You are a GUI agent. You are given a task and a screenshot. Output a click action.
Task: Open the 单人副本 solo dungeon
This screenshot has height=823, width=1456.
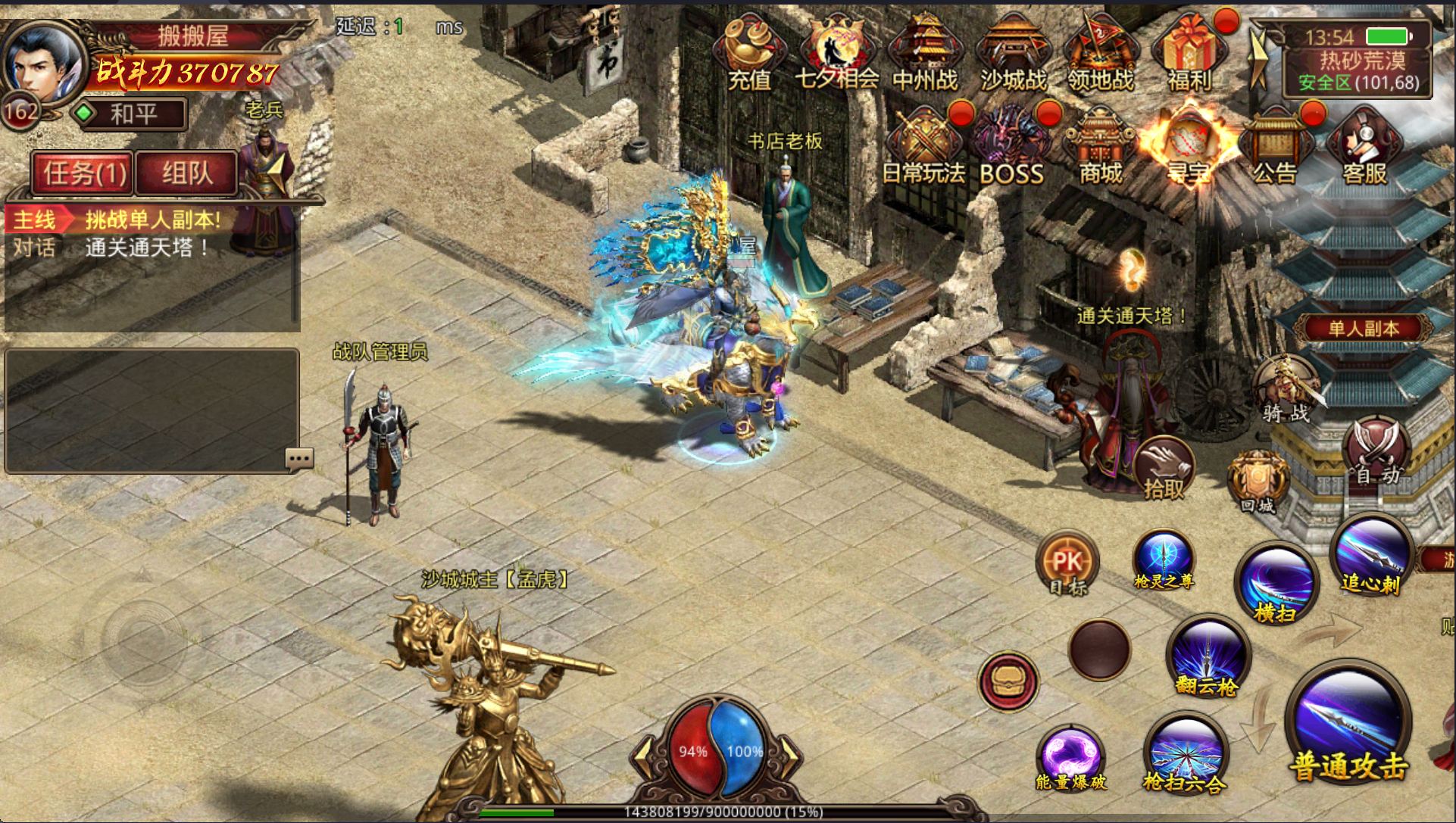[x=1364, y=329]
